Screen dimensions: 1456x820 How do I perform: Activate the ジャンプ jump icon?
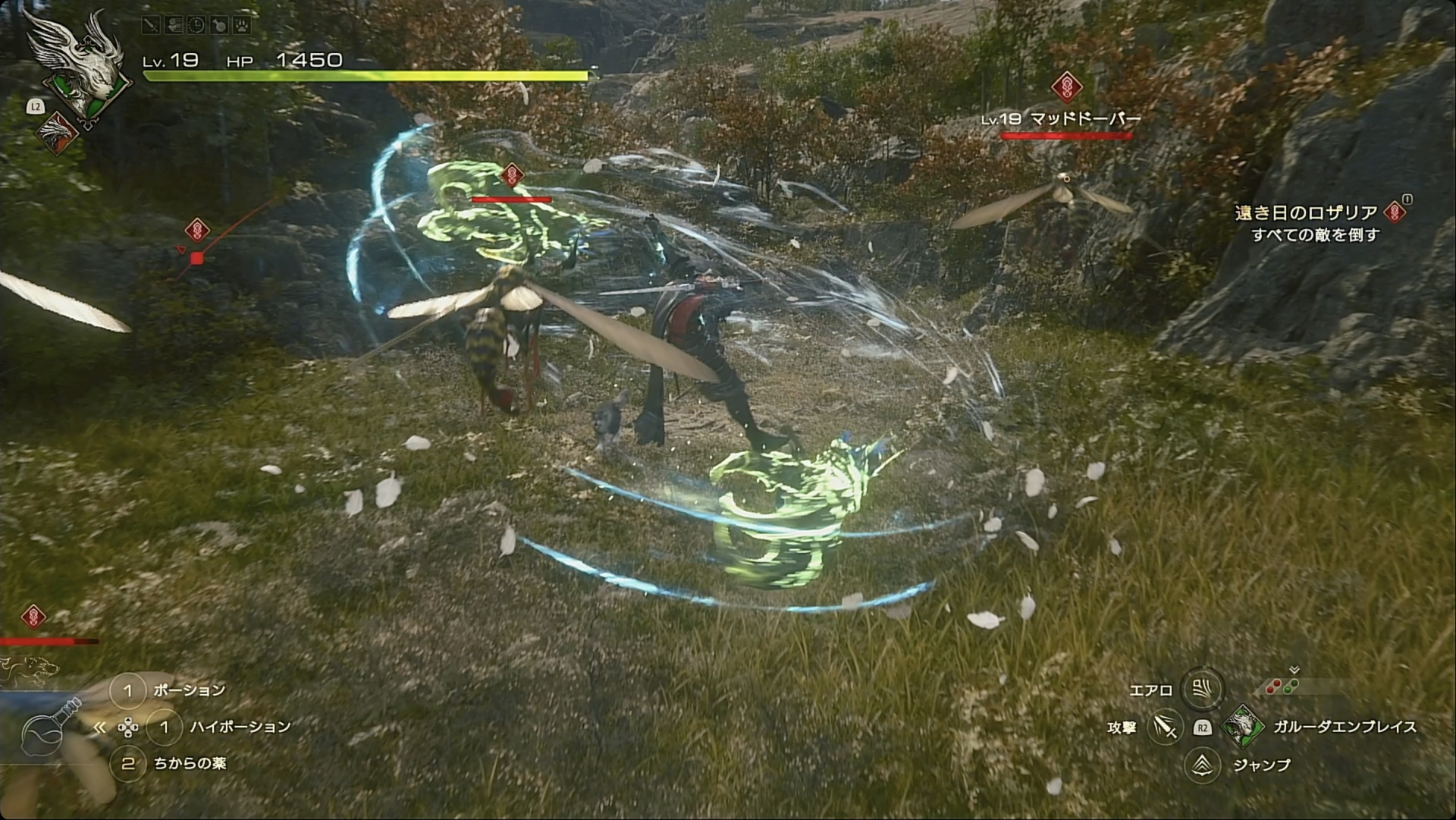(x=1202, y=765)
